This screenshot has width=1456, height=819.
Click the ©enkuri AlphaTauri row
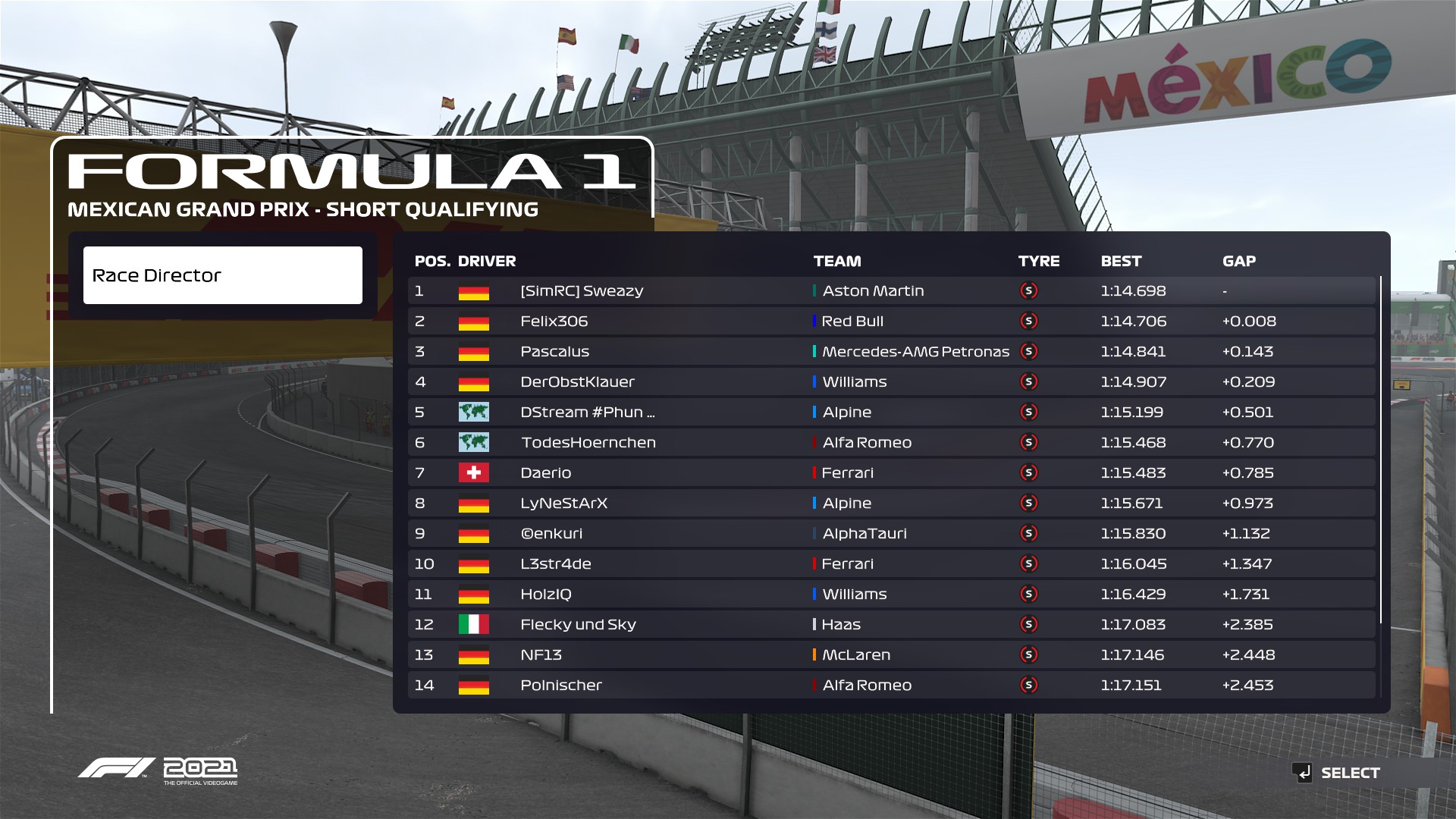(891, 534)
